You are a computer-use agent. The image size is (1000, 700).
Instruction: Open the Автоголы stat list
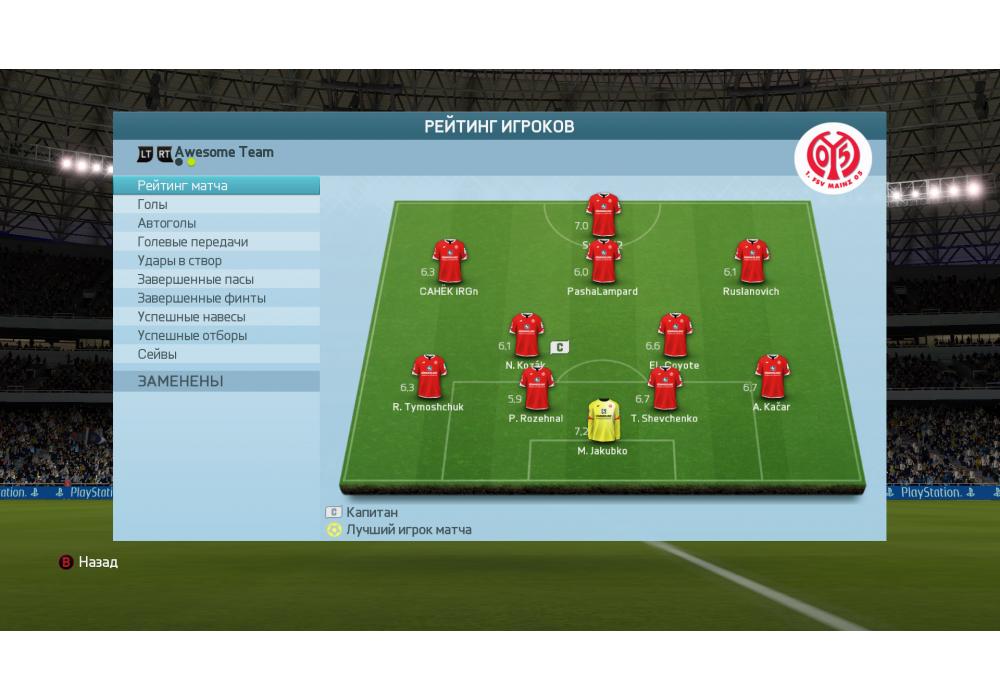[216, 223]
